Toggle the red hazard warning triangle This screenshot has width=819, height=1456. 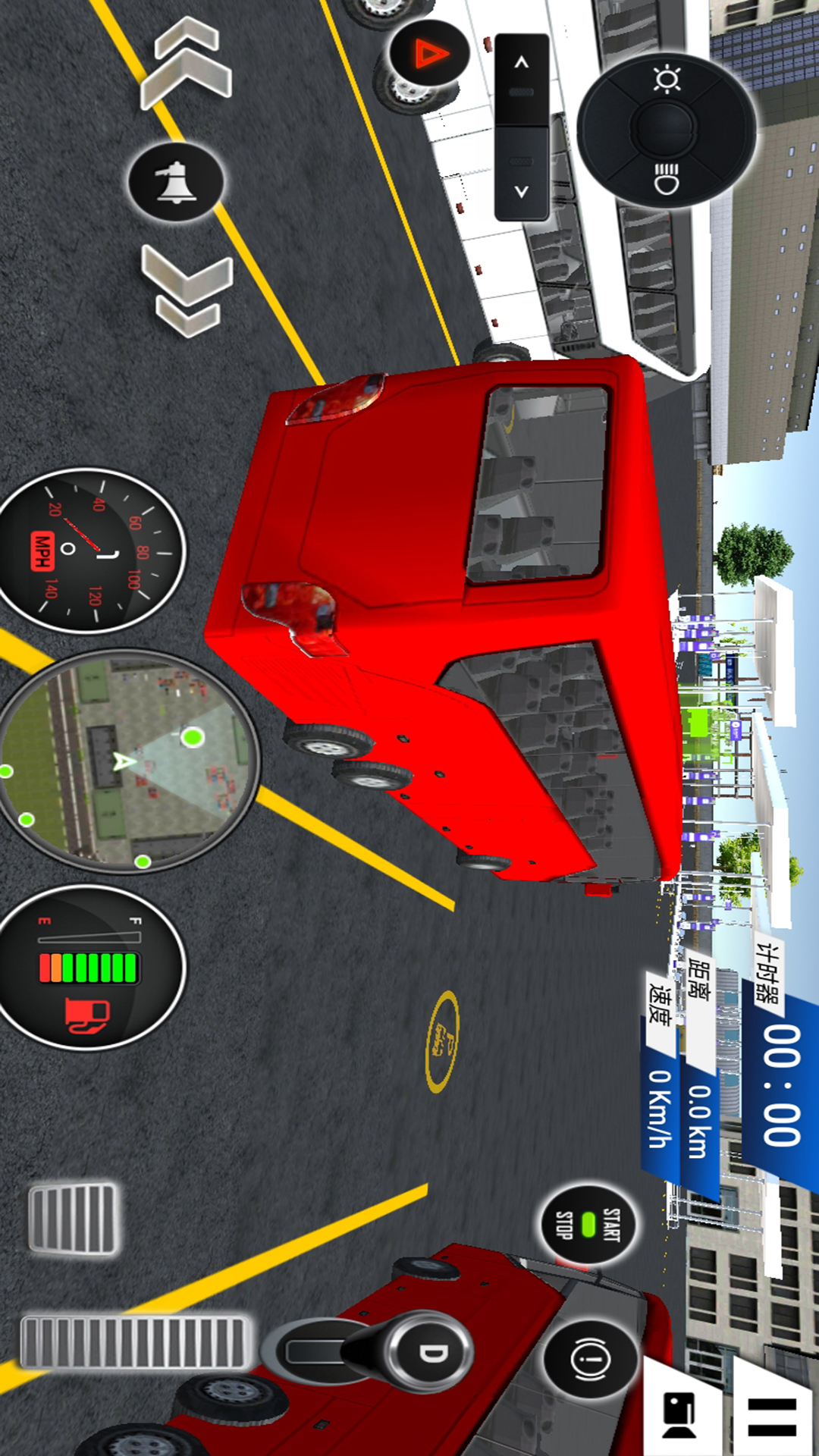(429, 55)
